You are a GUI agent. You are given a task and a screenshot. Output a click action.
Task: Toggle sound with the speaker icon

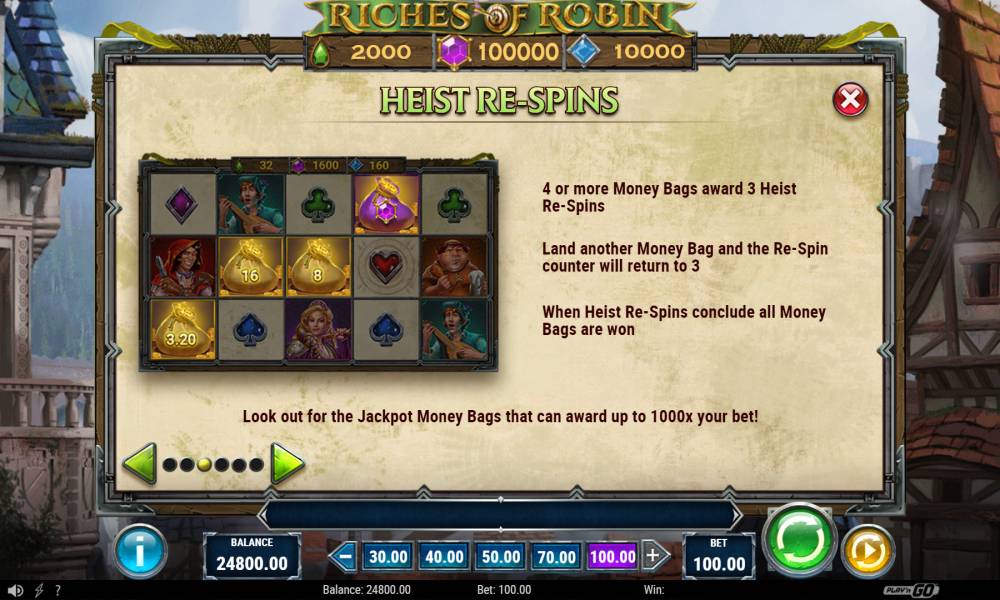tap(16, 590)
